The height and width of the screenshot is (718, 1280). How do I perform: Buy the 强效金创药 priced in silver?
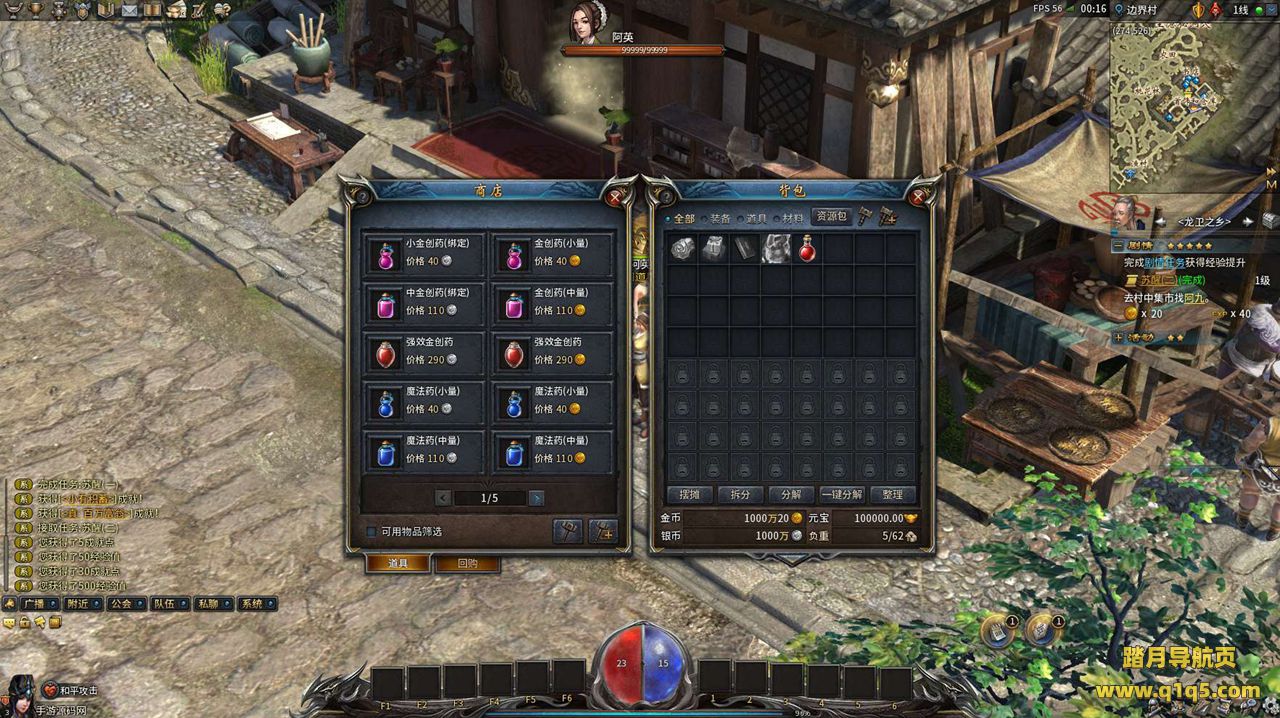[x=424, y=352]
